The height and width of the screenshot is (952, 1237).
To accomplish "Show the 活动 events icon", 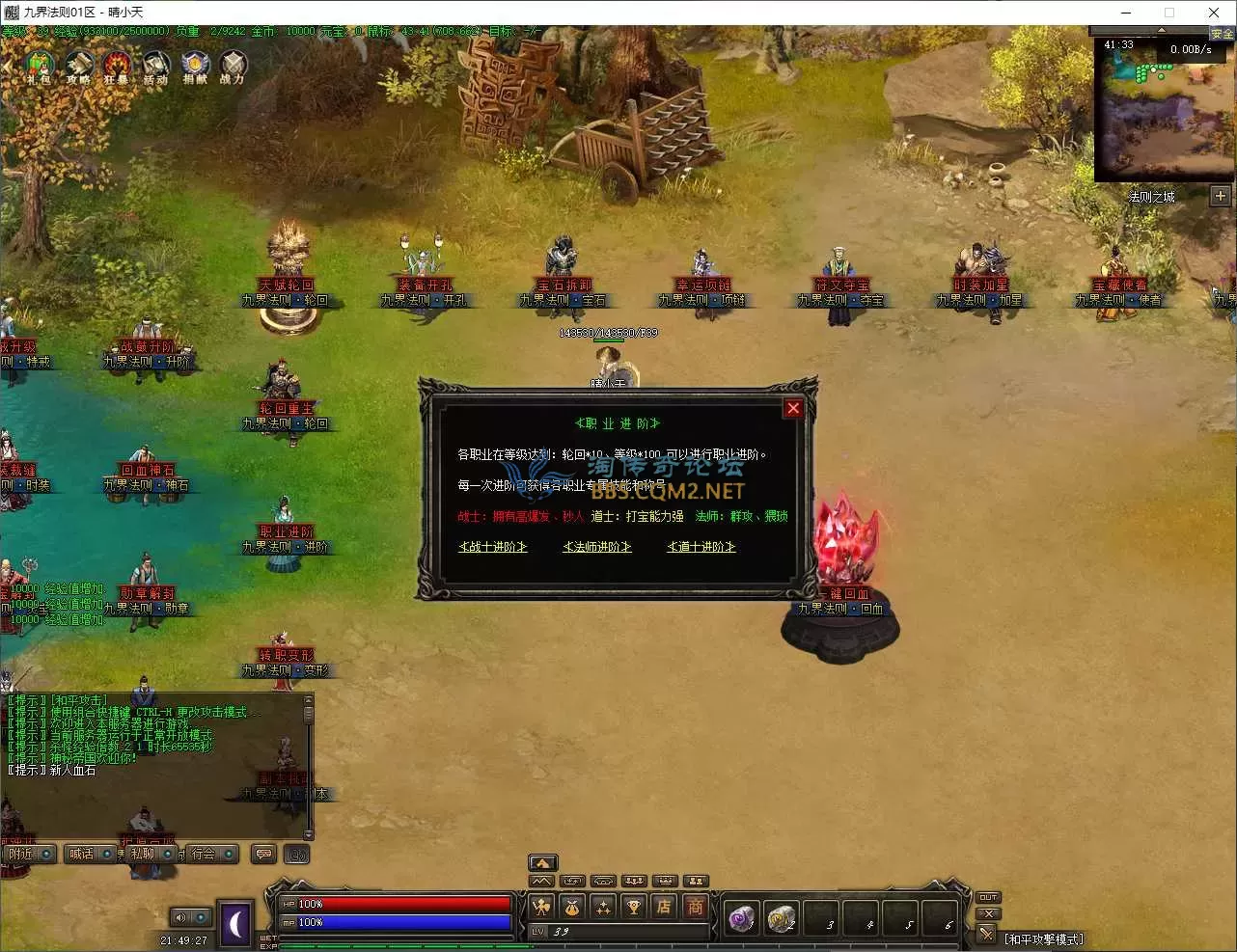I will tap(155, 66).
